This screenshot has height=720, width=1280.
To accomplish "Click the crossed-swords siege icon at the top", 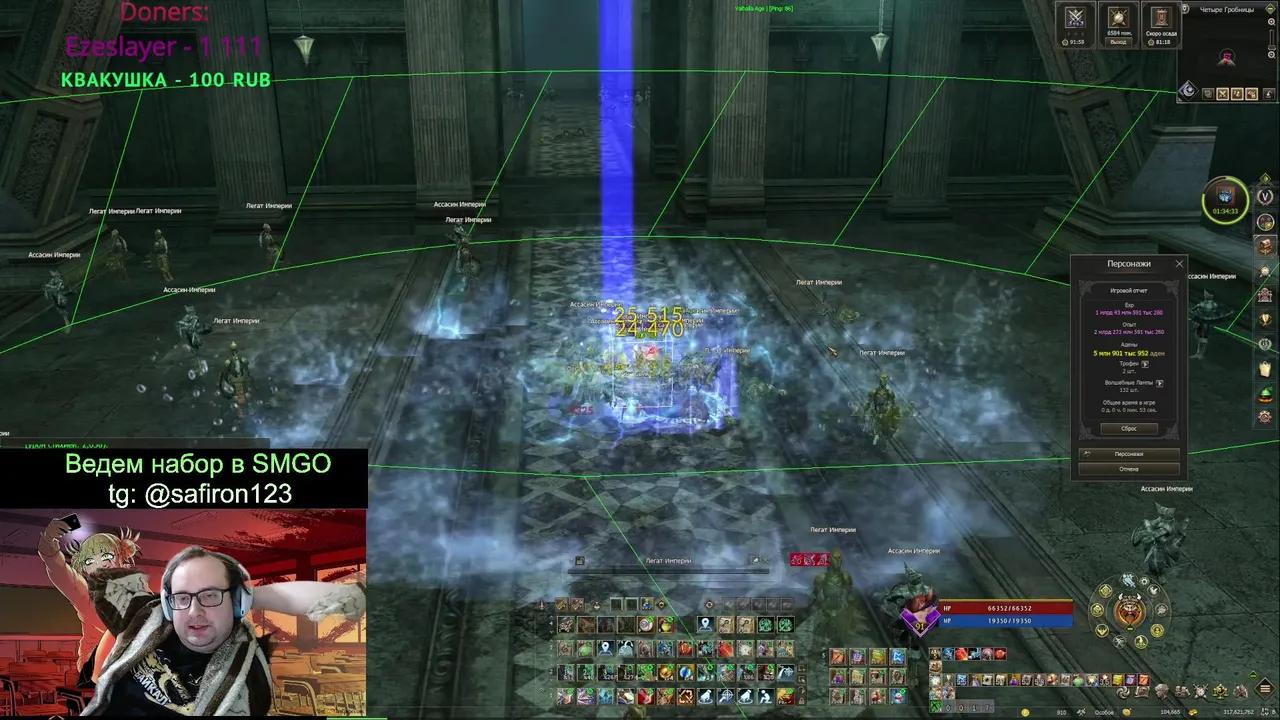I will point(1075,16).
